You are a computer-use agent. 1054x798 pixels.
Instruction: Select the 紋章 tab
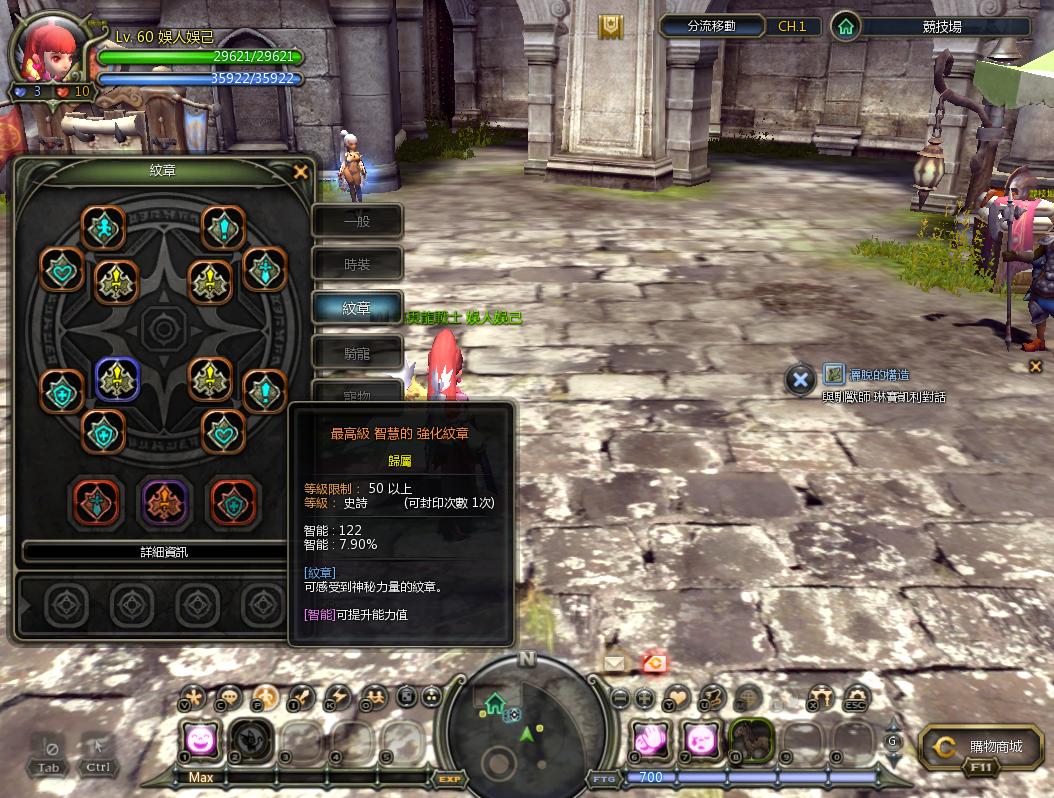tap(357, 309)
